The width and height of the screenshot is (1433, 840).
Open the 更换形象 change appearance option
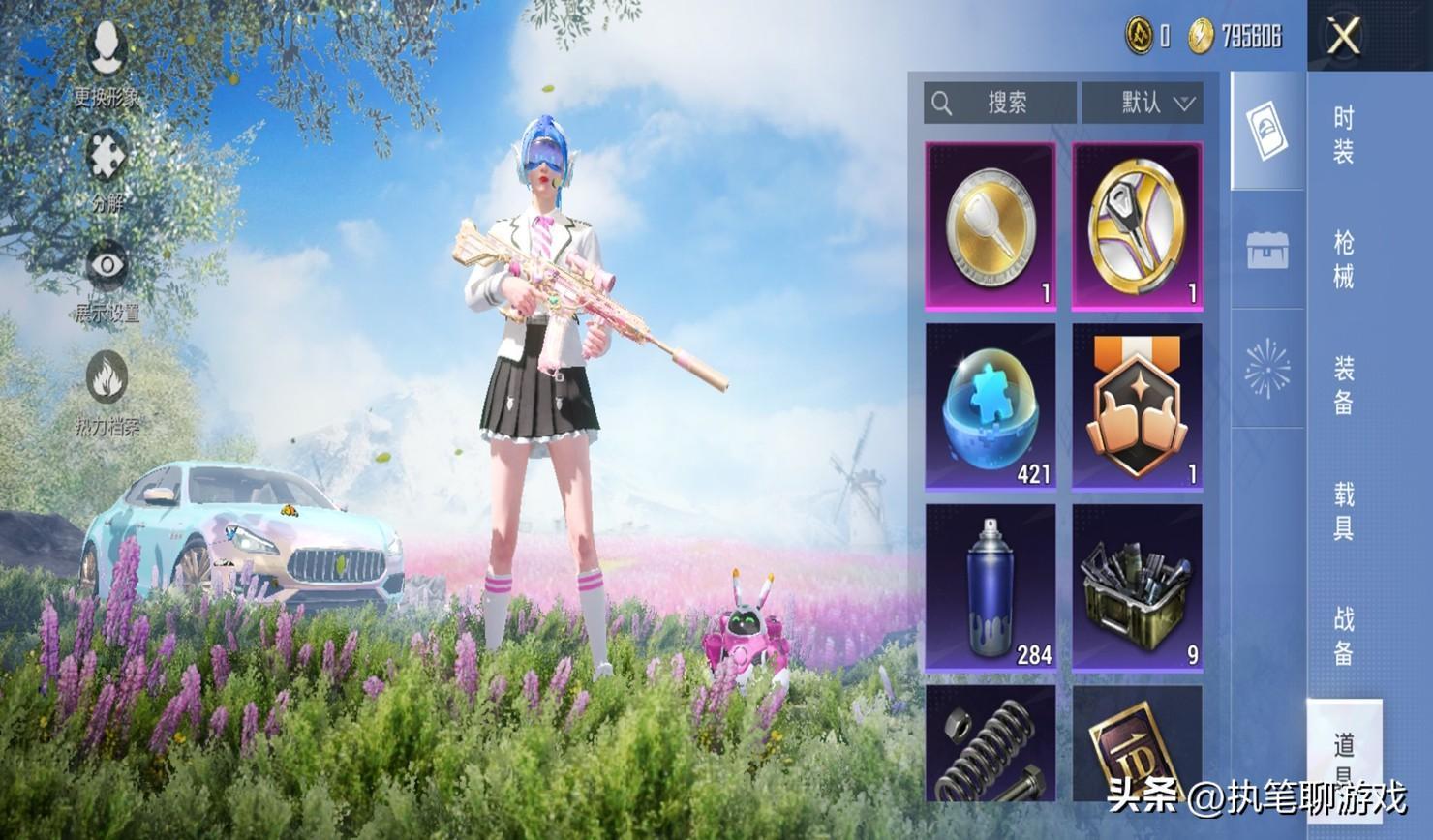point(107,59)
